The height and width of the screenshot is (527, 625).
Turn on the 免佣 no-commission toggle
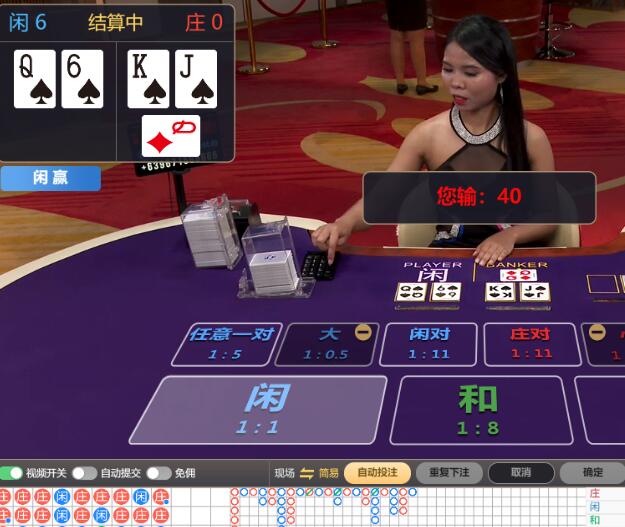158,473
